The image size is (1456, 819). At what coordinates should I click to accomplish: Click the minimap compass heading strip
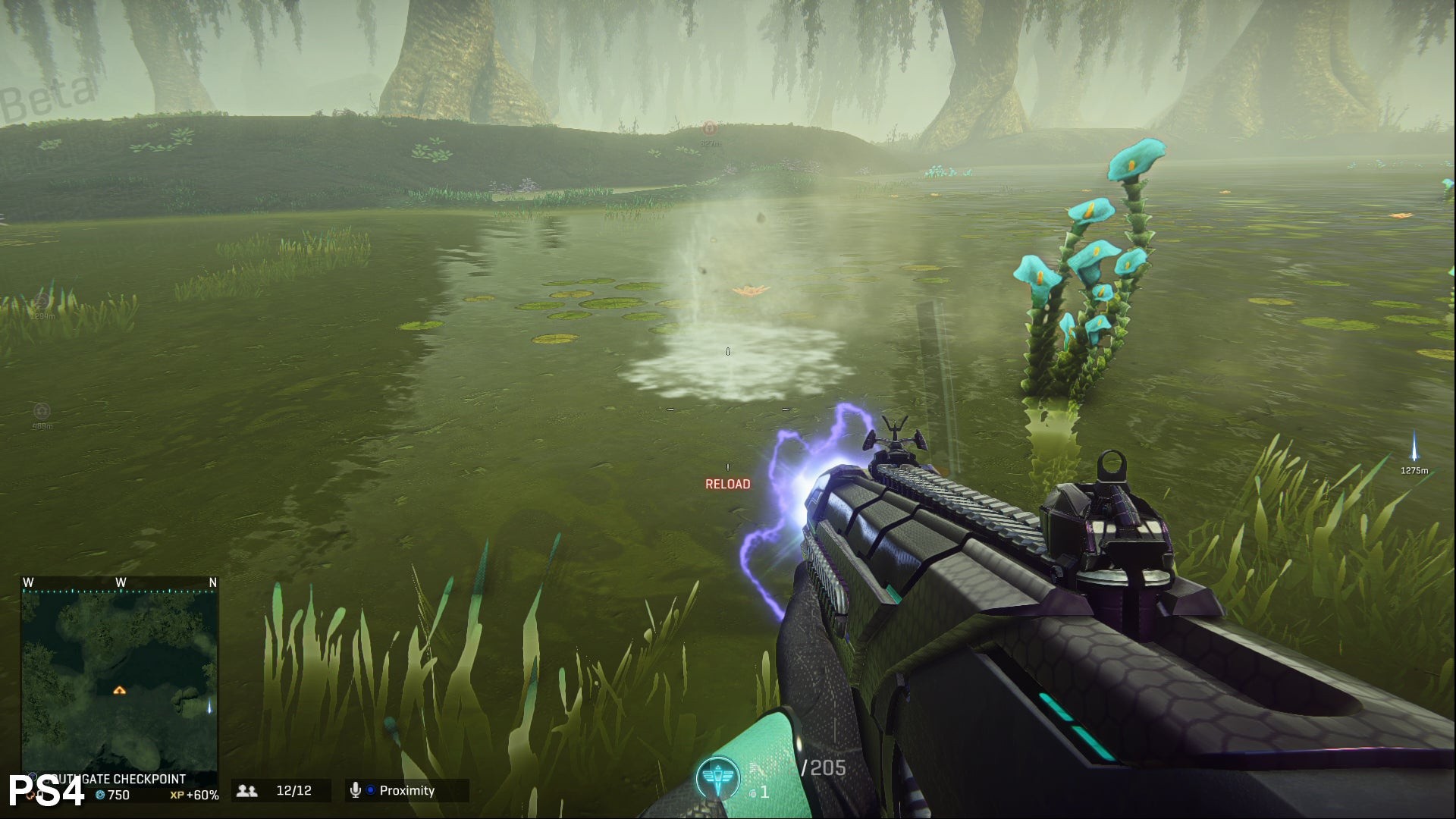pyautogui.click(x=120, y=583)
